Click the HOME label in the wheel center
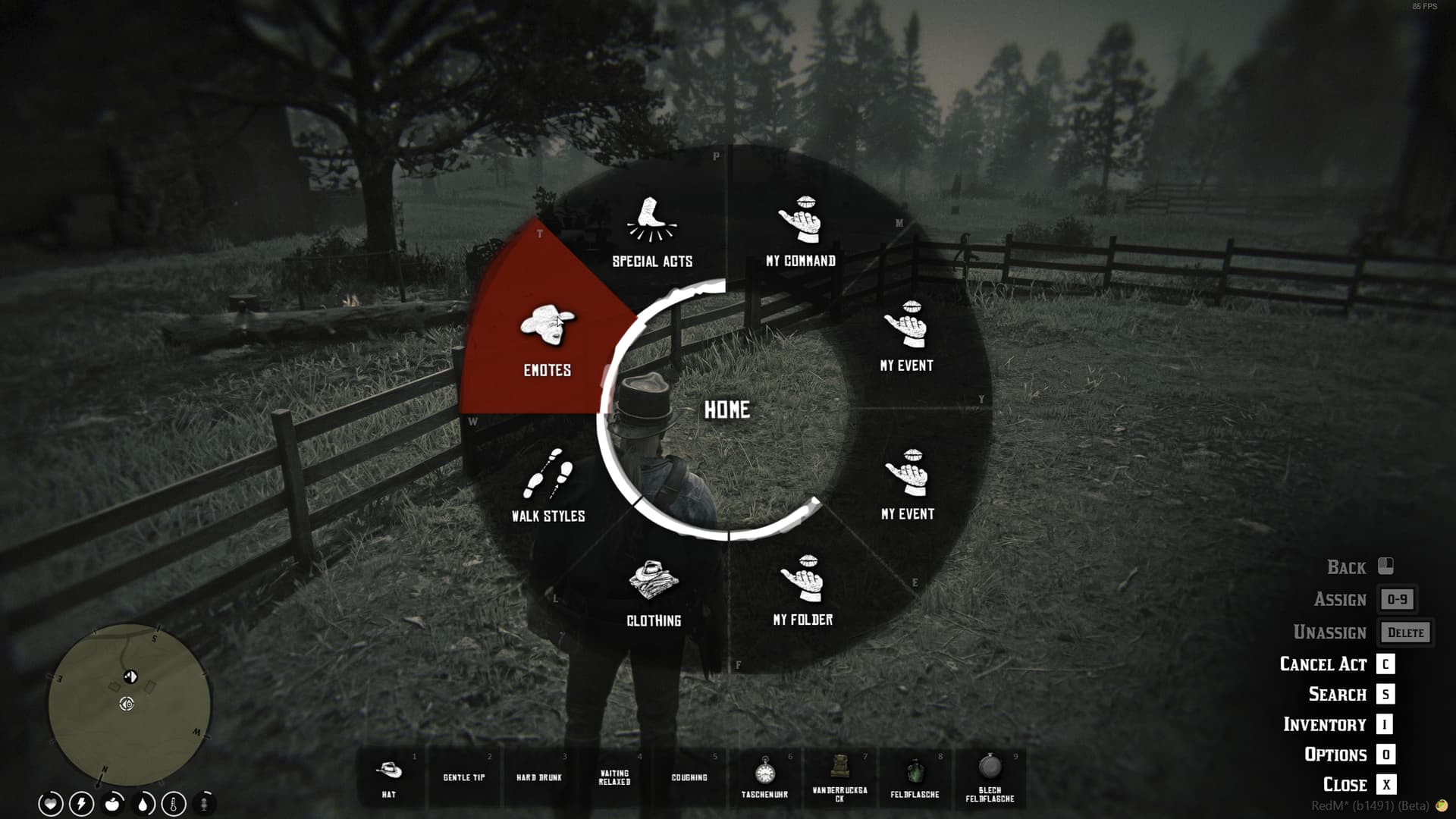1456x819 pixels. click(x=727, y=411)
